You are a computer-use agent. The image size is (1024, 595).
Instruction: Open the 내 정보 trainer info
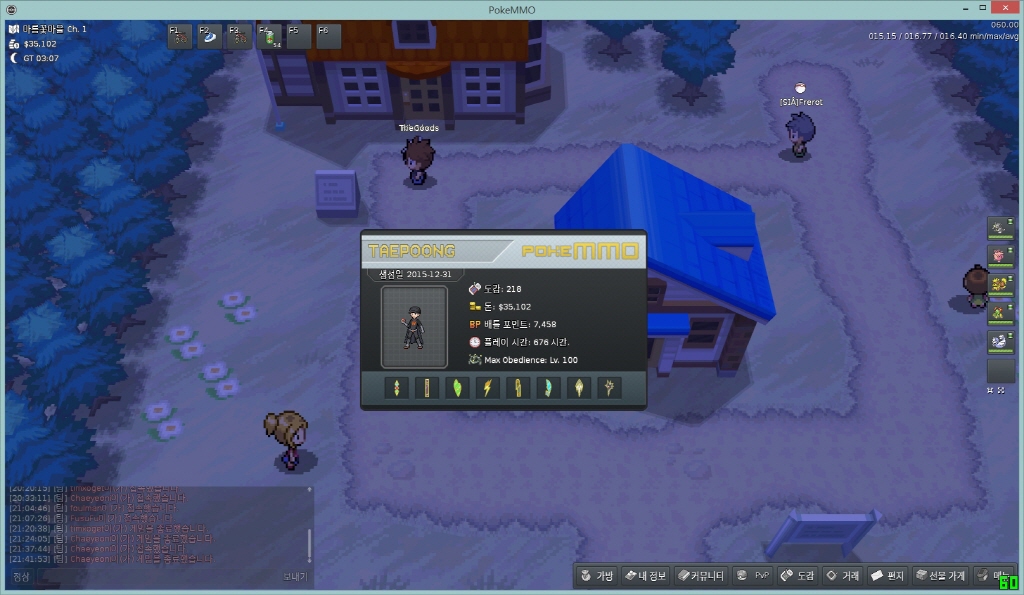[645, 576]
